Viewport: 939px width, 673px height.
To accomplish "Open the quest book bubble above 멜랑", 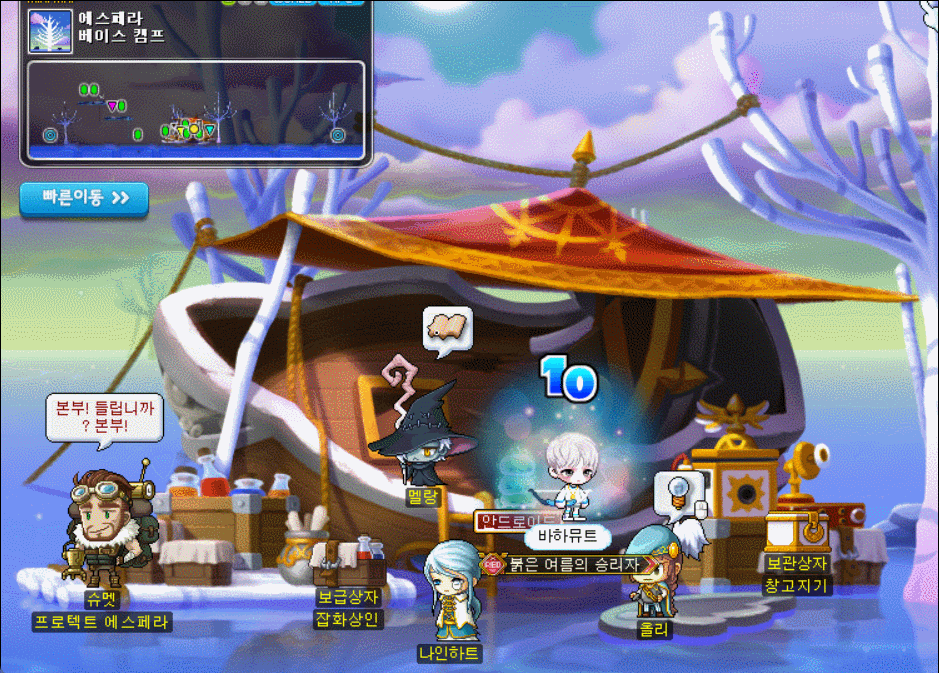I will 447,328.
